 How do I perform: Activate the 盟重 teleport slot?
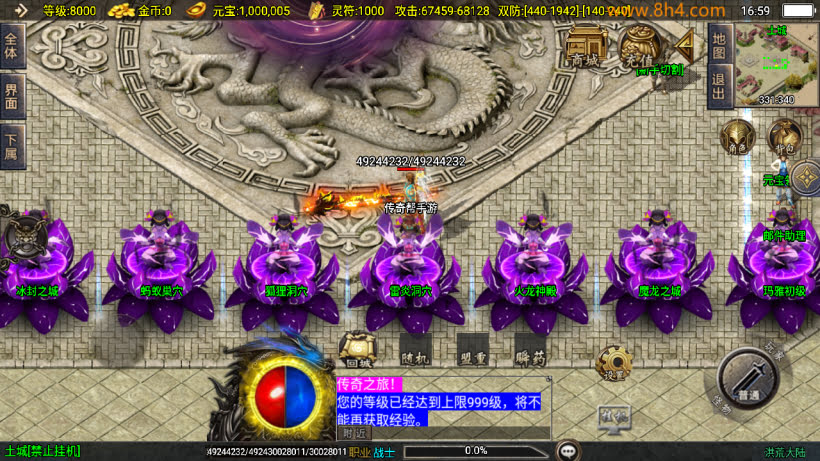[472, 349]
